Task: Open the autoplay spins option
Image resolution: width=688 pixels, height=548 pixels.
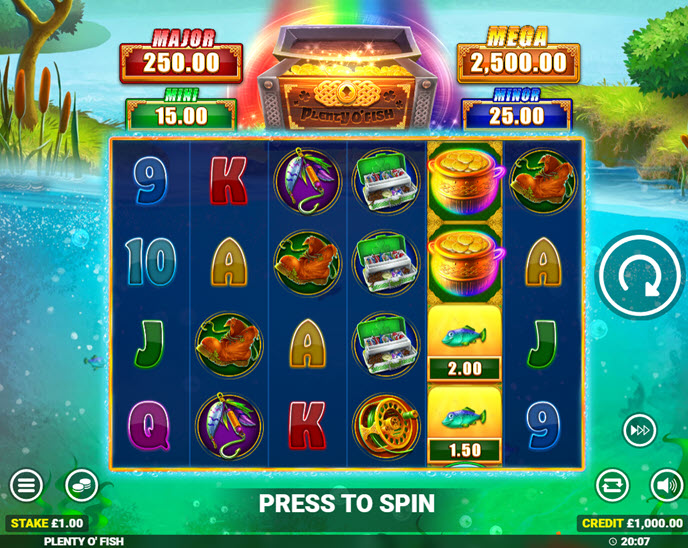Action: tap(612, 486)
